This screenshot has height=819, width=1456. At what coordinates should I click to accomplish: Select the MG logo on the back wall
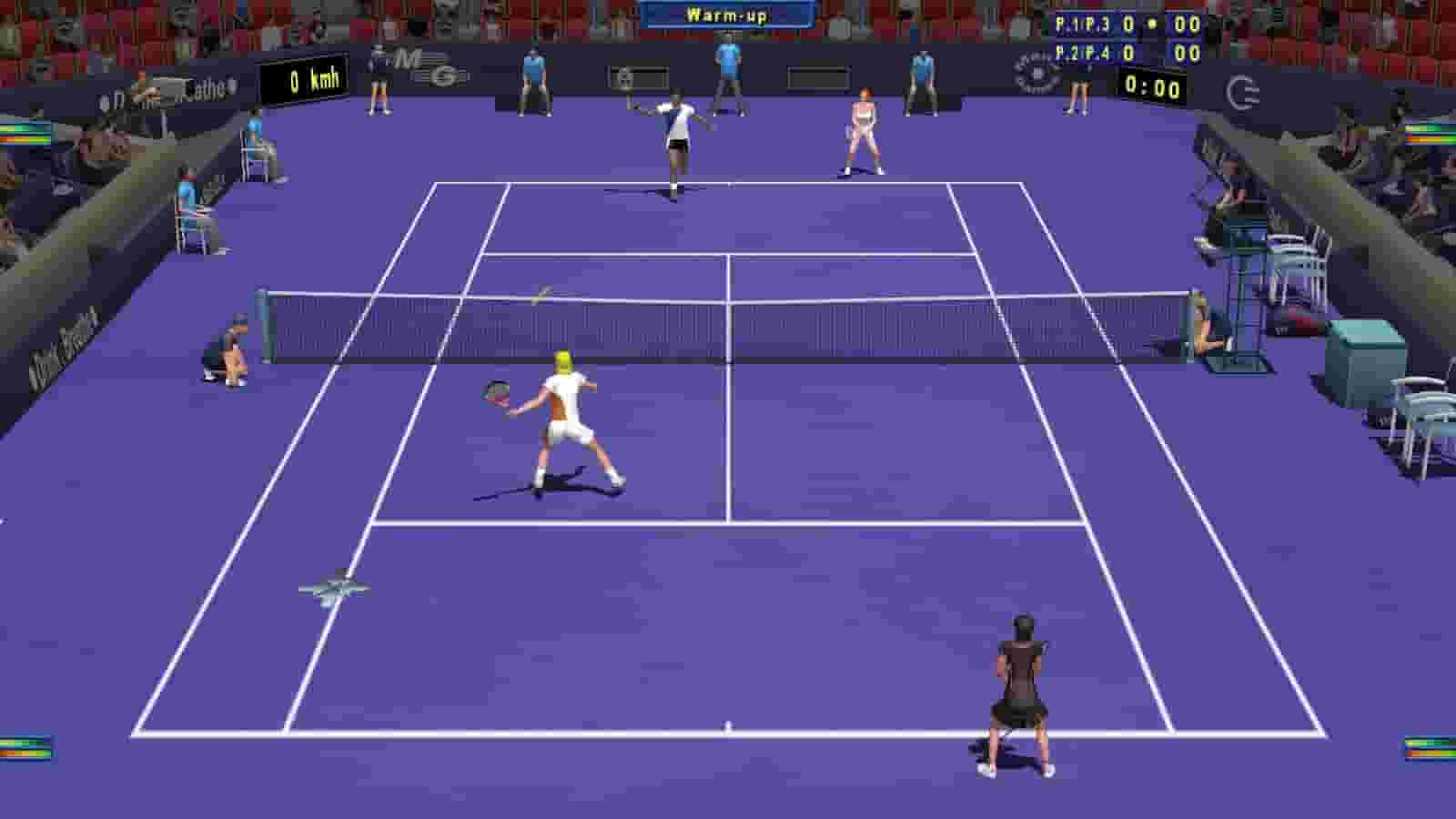coord(426,66)
